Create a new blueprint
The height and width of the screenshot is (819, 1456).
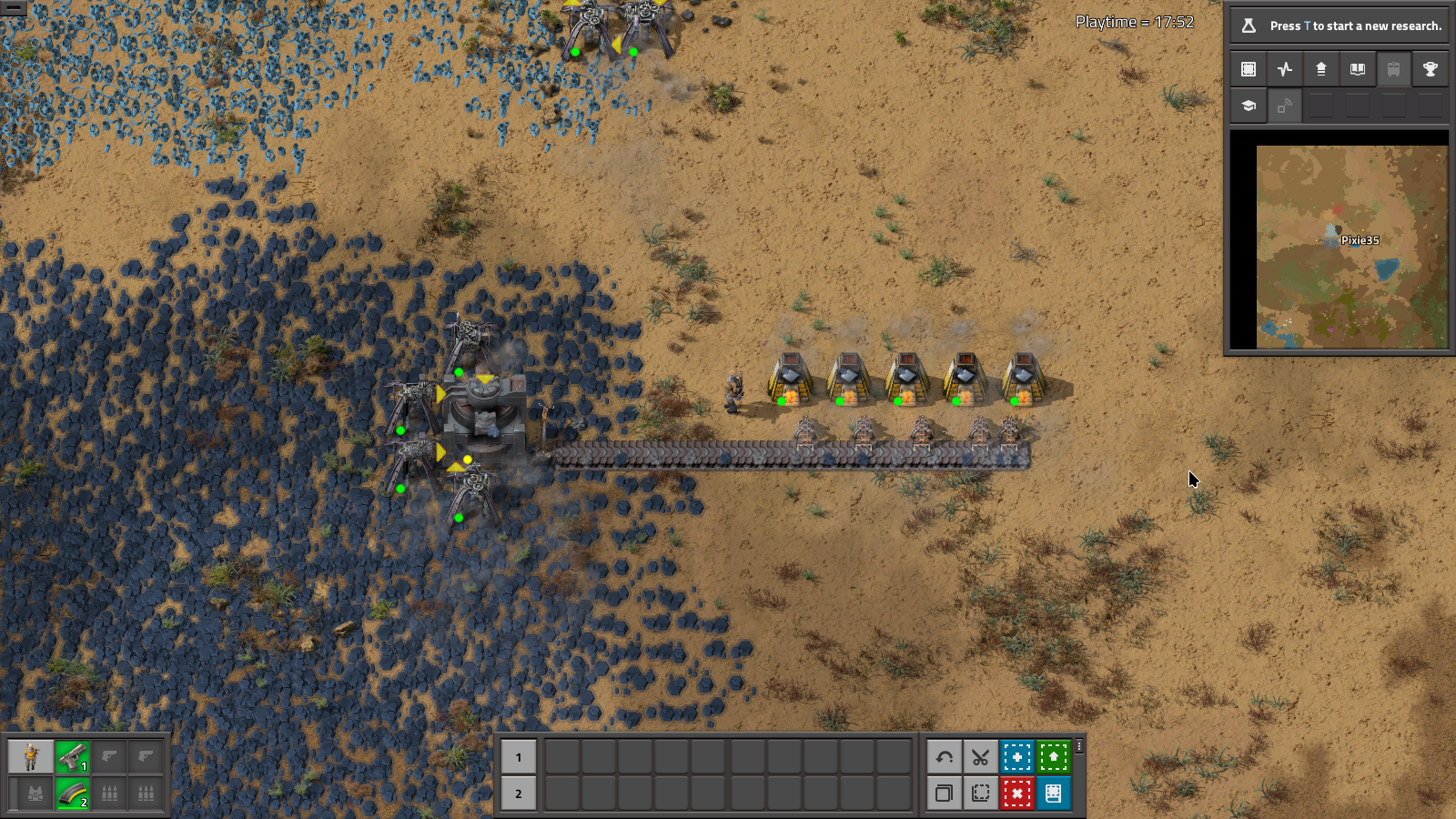click(x=1017, y=756)
